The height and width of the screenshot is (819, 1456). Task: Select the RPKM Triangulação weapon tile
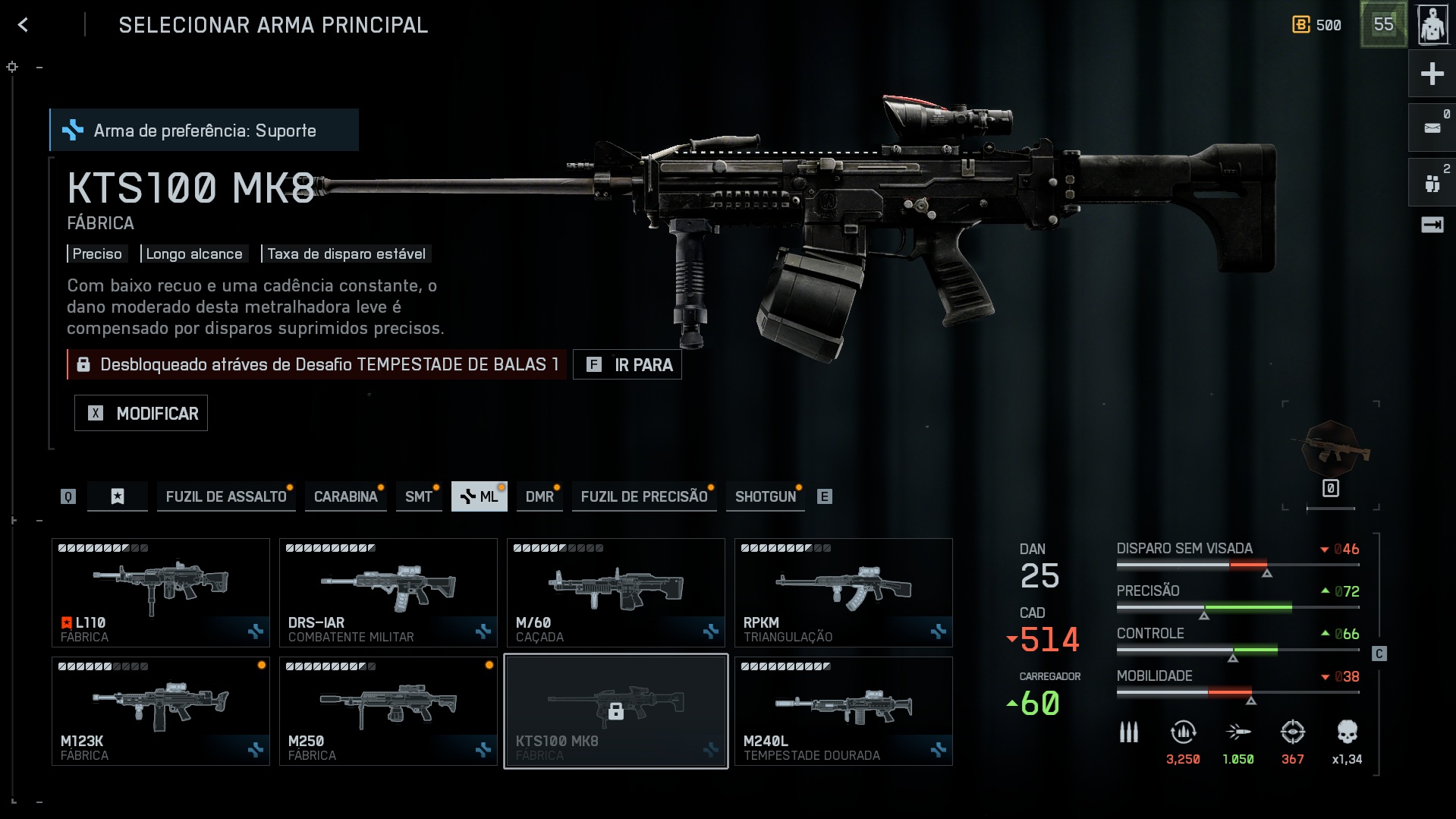point(844,593)
